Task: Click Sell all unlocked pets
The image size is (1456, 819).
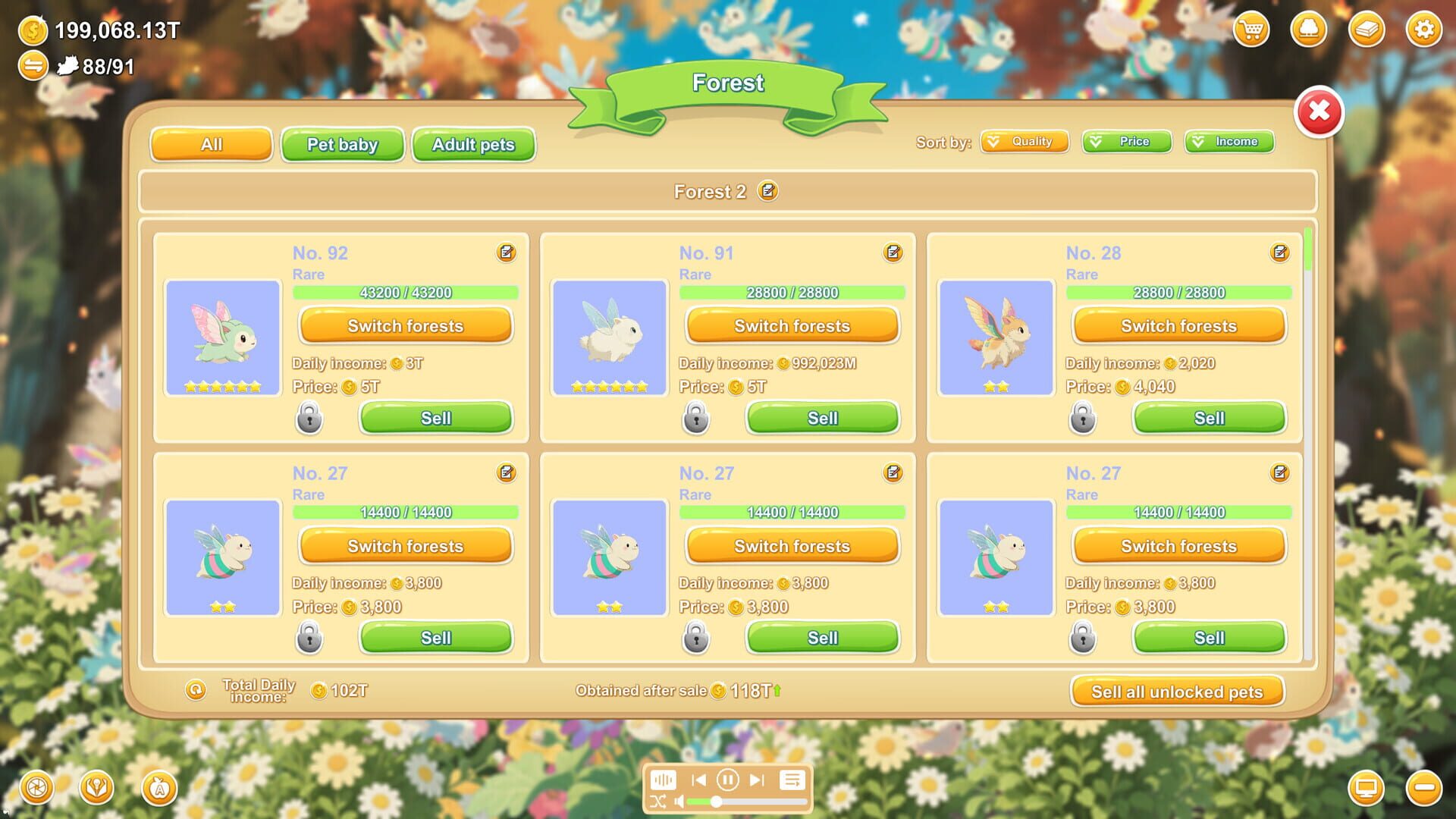Action: tap(1178, 692)
